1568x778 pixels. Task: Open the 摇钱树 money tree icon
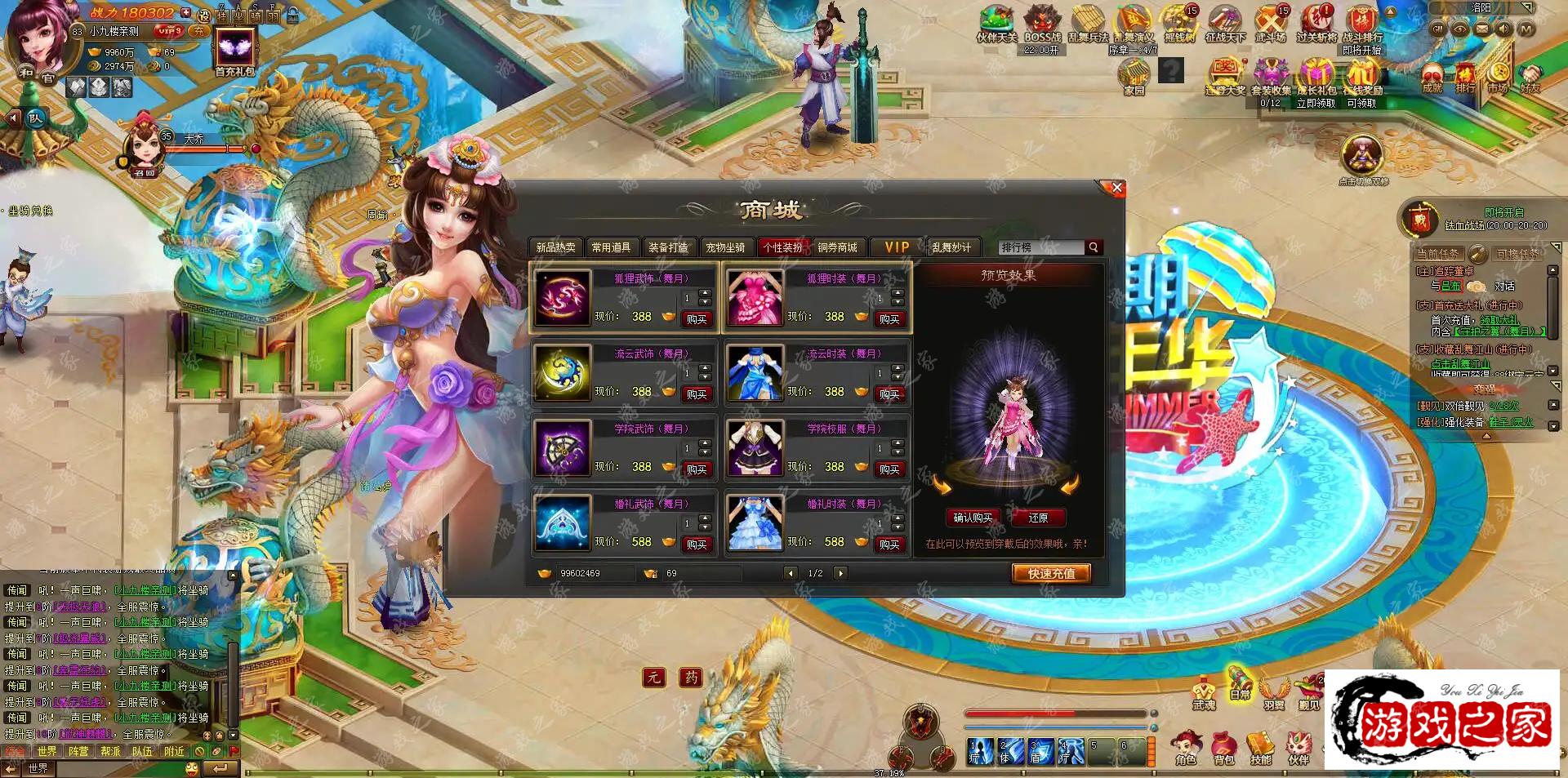click(x=1178, y=23)
